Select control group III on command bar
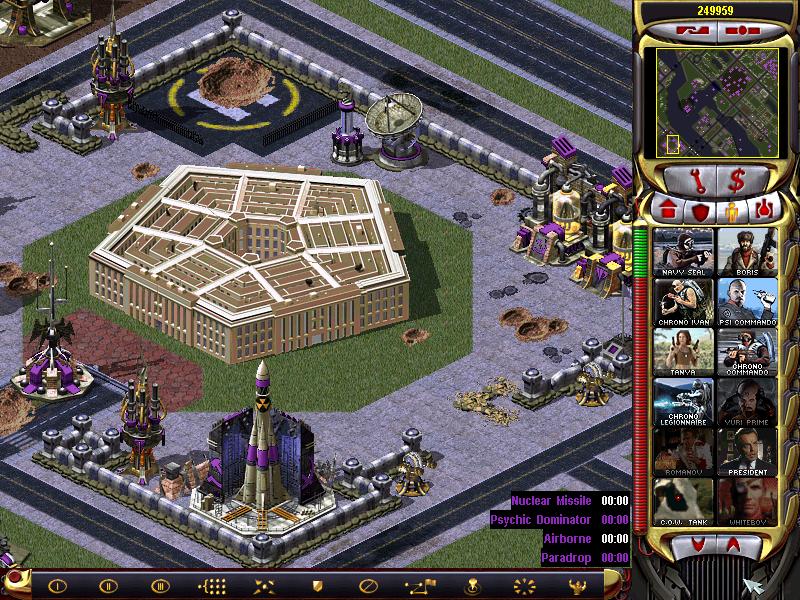800x600 pixels. 160,586
